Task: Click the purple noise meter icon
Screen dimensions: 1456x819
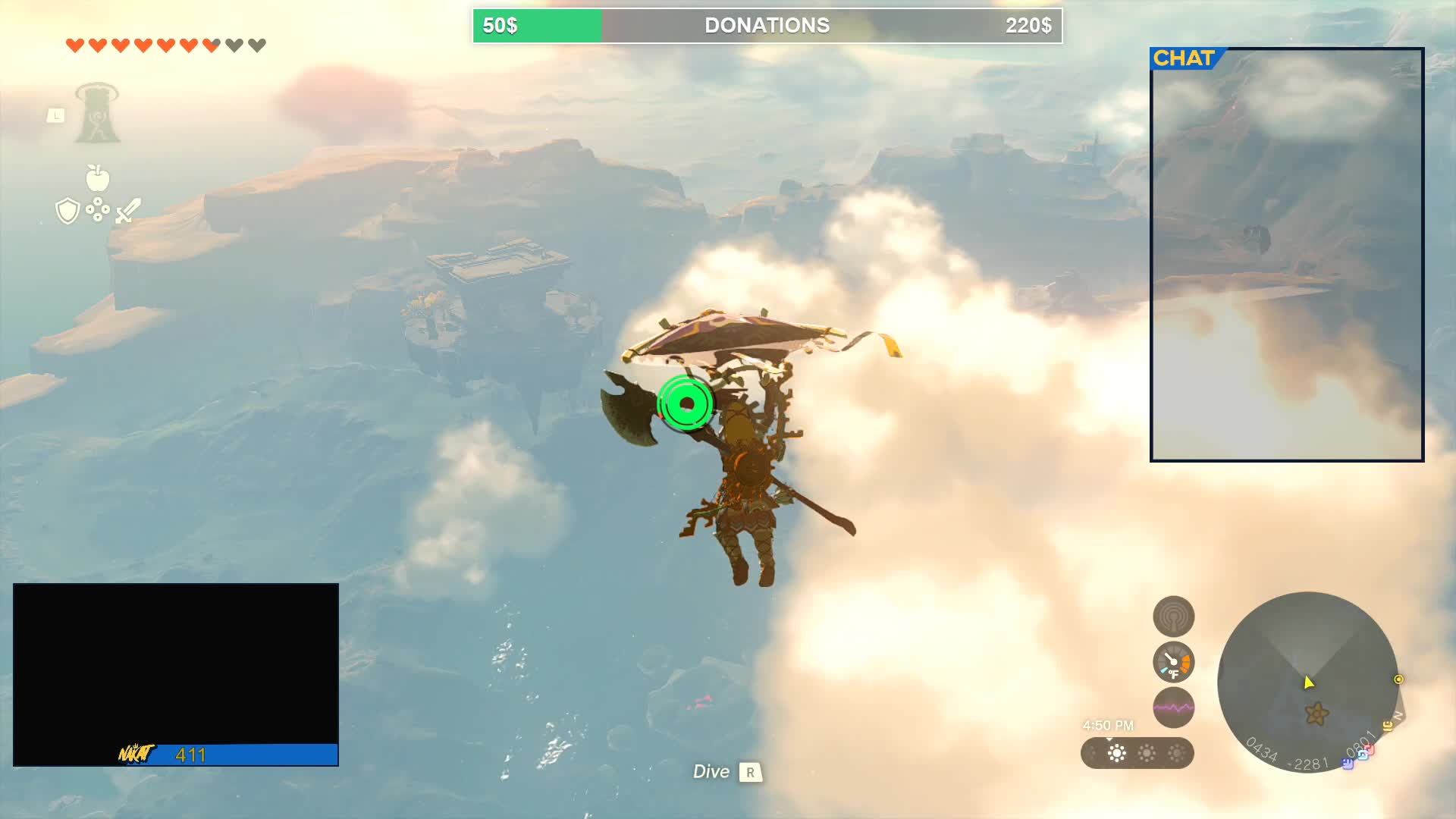Action: tap(1173, 708)
